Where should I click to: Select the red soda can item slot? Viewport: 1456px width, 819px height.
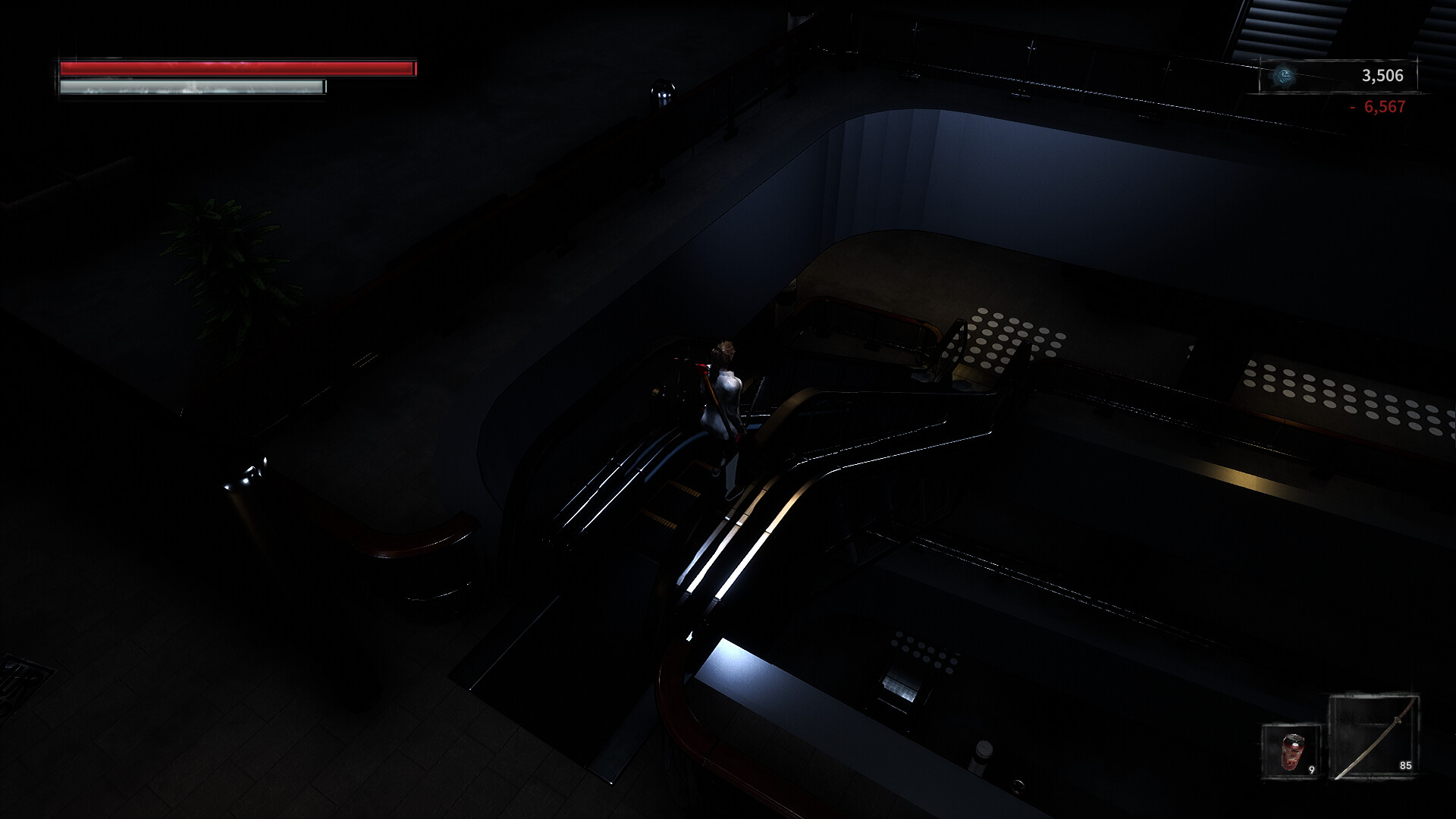pyautogui.click(x=1291, y=752)
